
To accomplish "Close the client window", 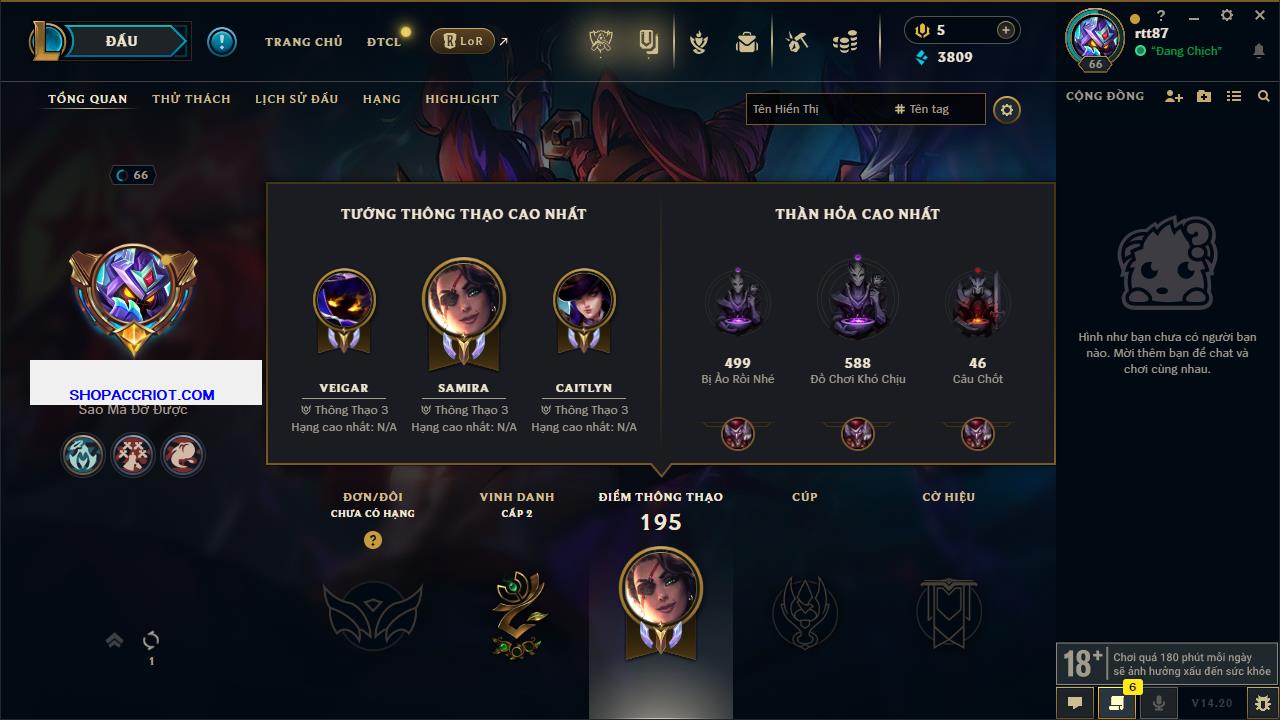I will 1260,15.
